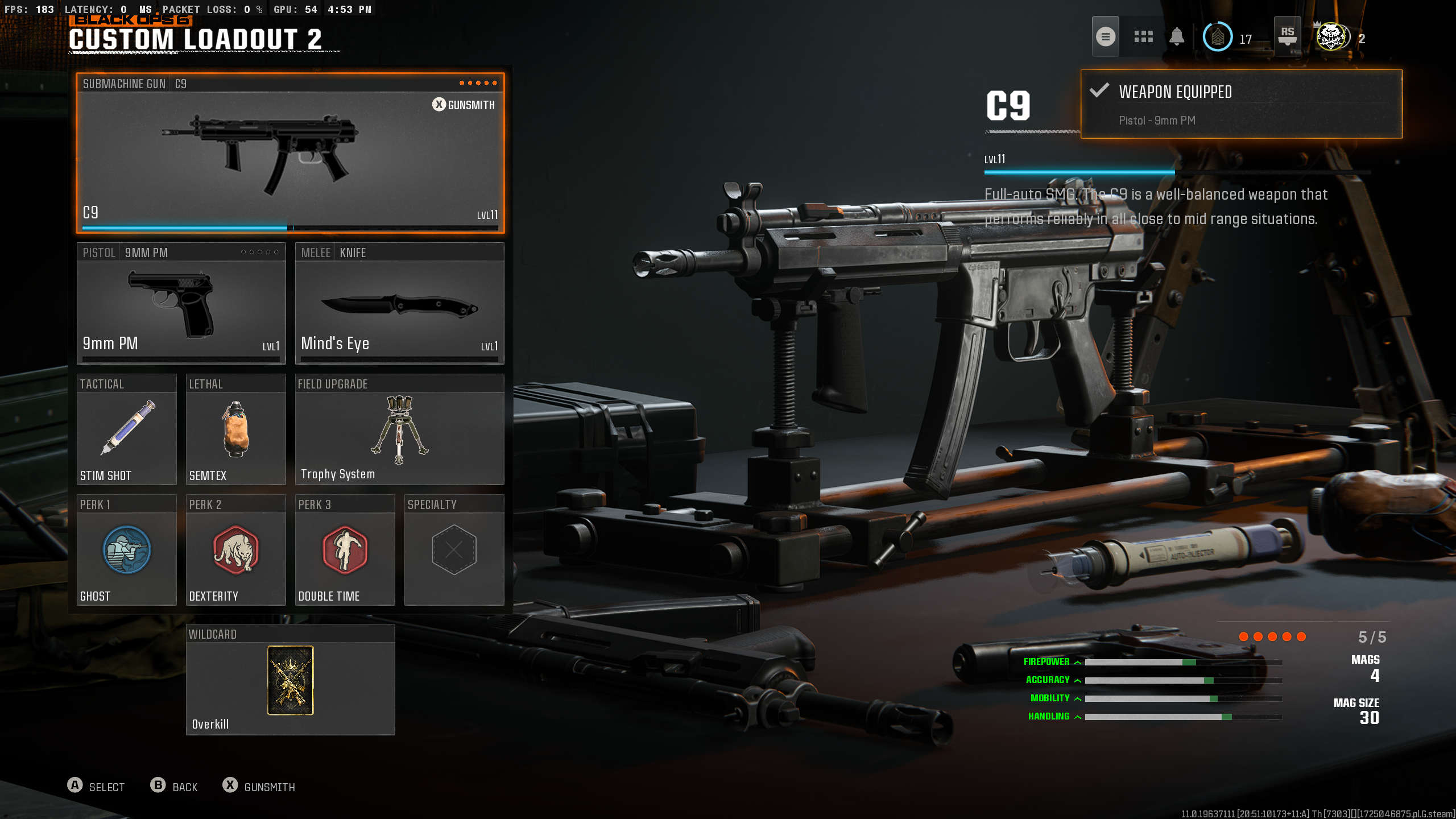
Task: View the player rank 17 emblem
Action: (x=1218, y=38)
